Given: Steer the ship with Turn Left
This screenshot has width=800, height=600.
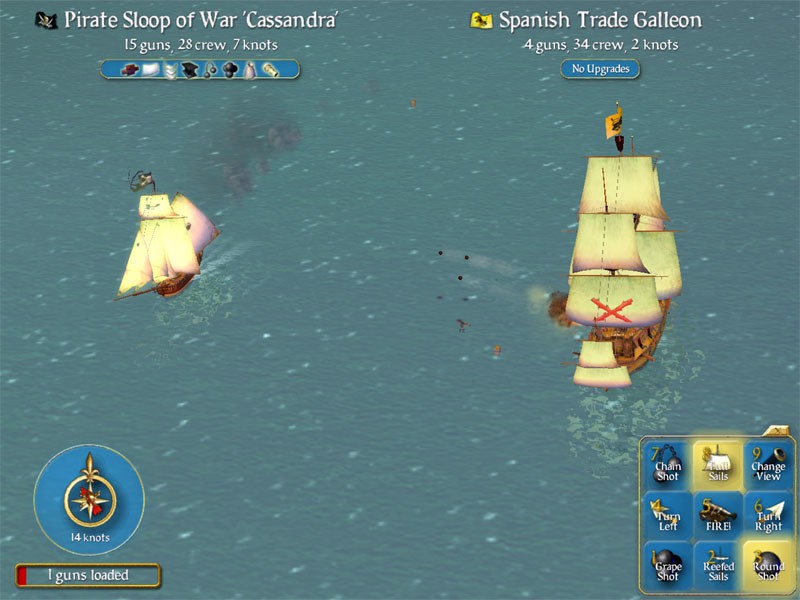Looking at the screenshot, I should coord(667,515).
